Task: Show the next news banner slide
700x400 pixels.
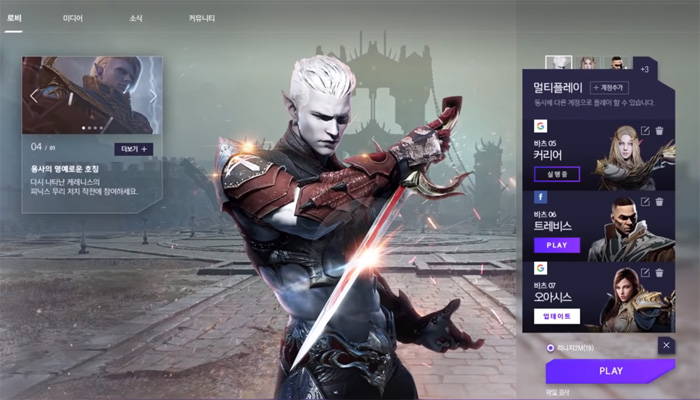Action: tap(153, 96)
